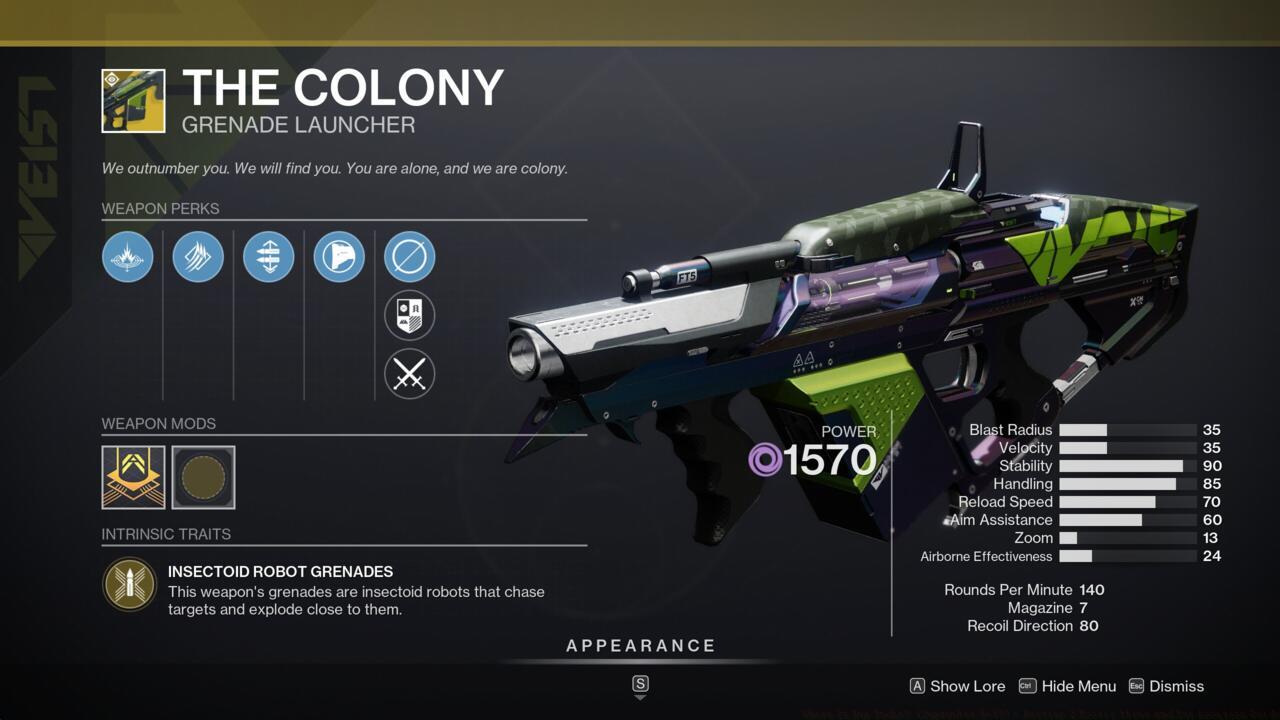The width and height of the screenshot is (1280, 720).
Task: Select the shield-shaped Crucible tracker icon
Action: [409, 315]
